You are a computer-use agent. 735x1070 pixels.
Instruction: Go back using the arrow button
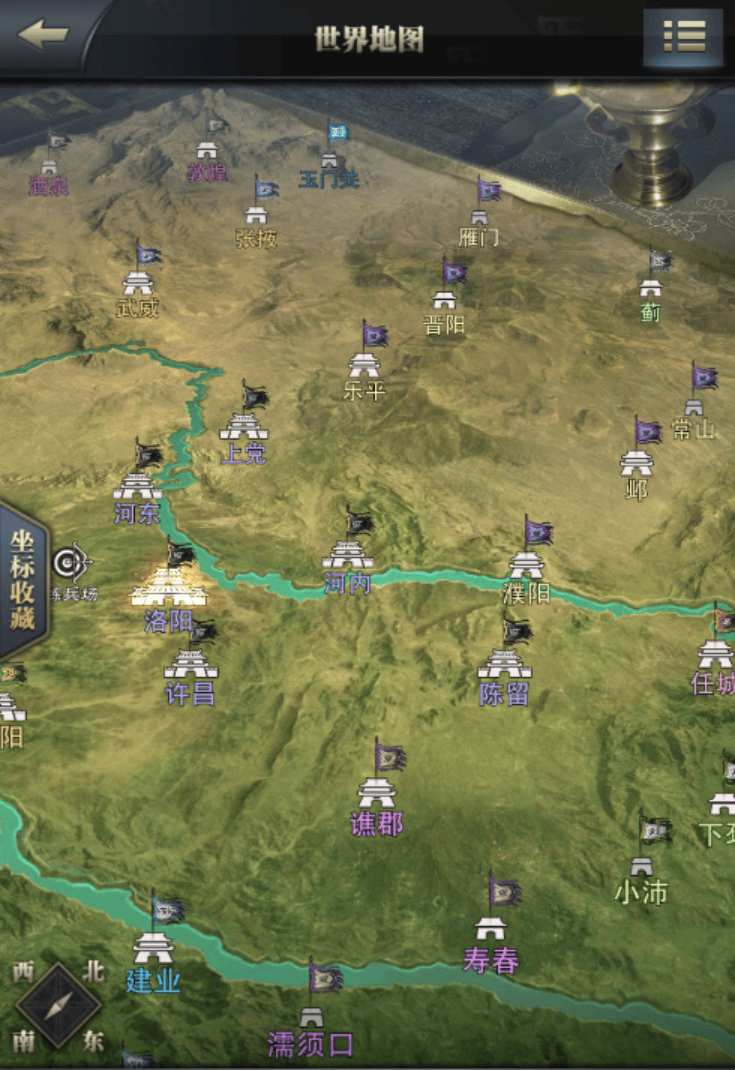point(43,35)
